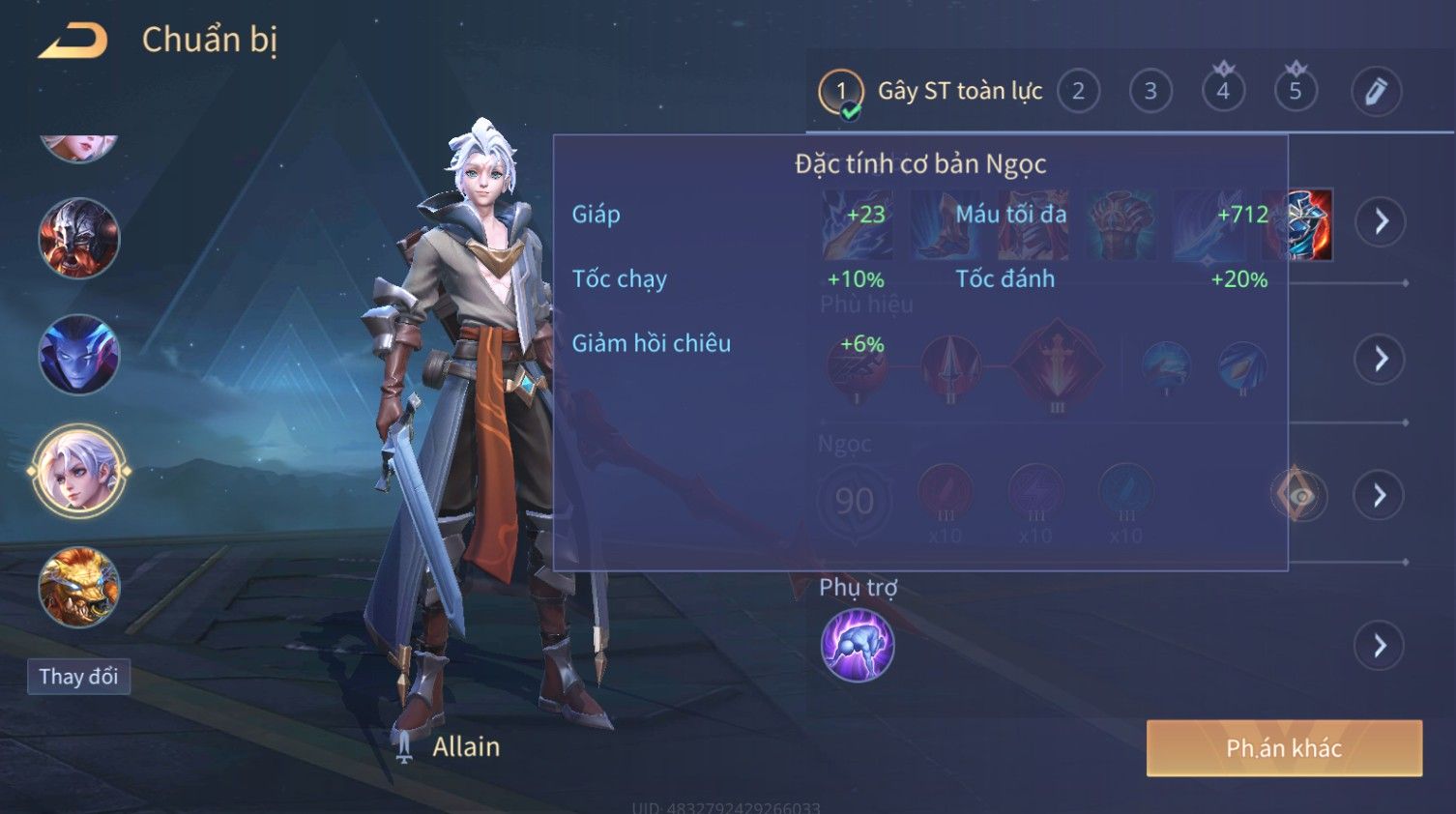1456x814 pixels.
Task: Switch to preset tab 2
Action: pyautogui.click(x=1078, y=92)
